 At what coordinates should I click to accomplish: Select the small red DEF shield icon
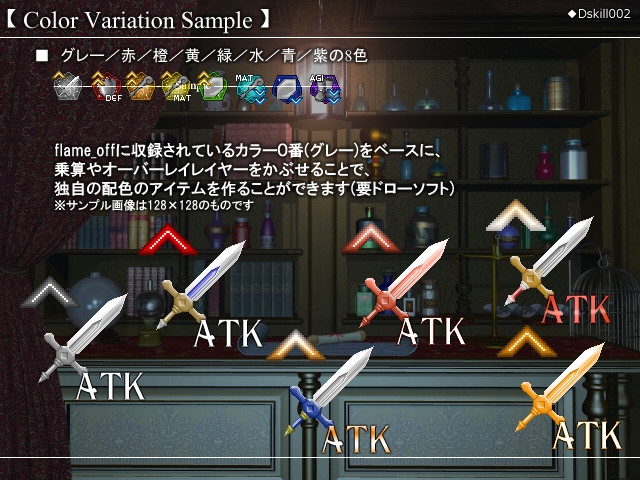pos(105,88)
